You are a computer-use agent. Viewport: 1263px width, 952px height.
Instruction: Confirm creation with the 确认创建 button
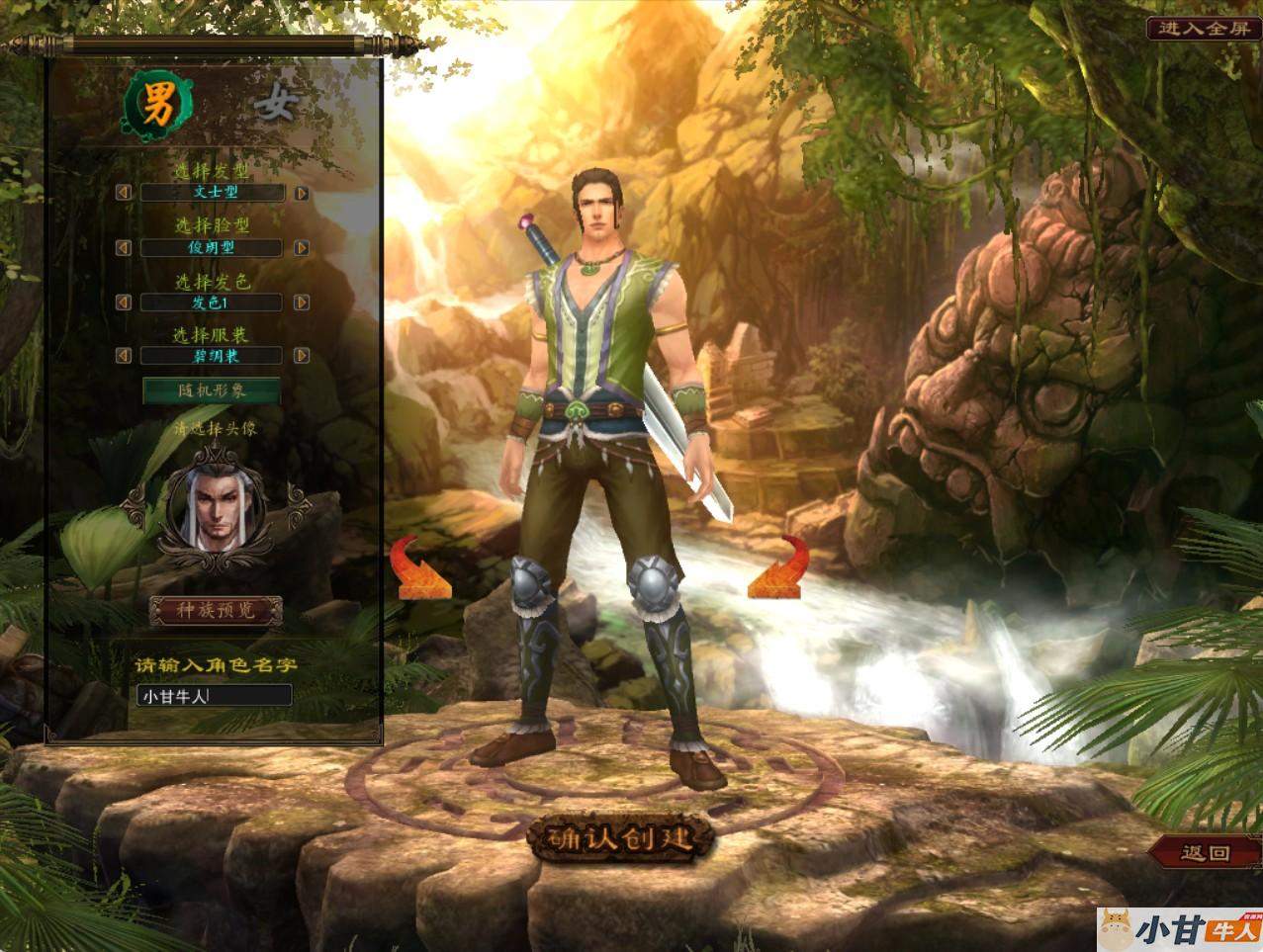tap(621, 838)
